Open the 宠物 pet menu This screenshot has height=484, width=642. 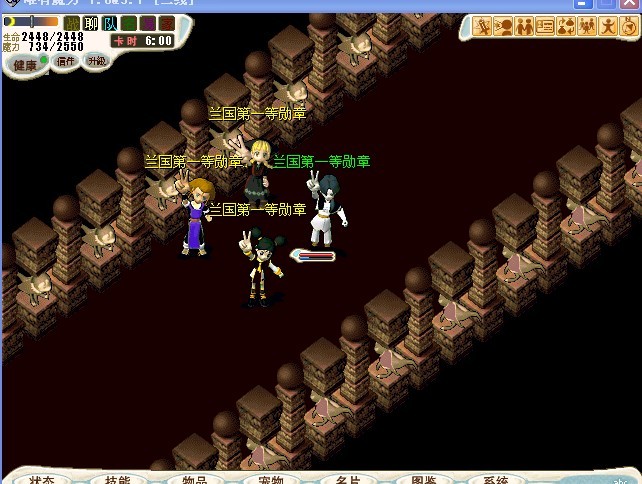tap(271, 478)
